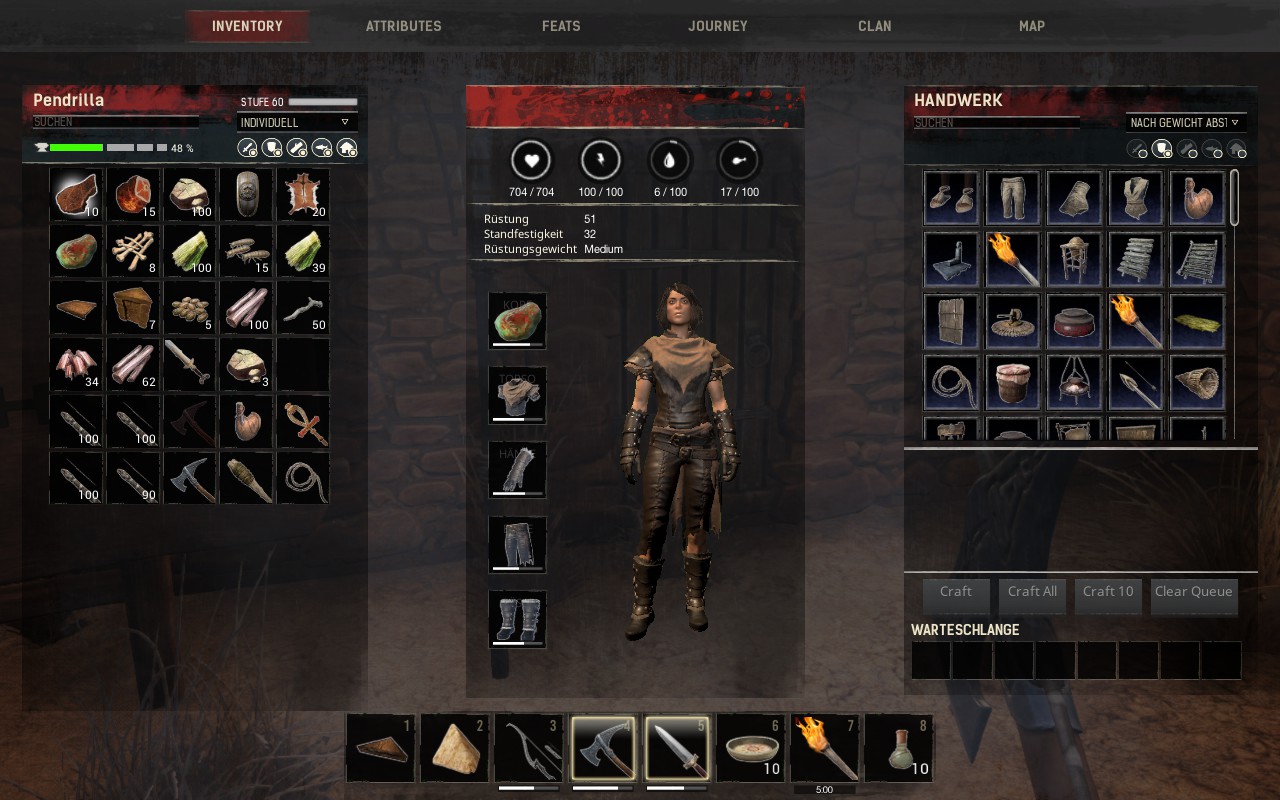Select the equipped boots slot
This screenshot has height=800, width=1280.
[517, 619]
